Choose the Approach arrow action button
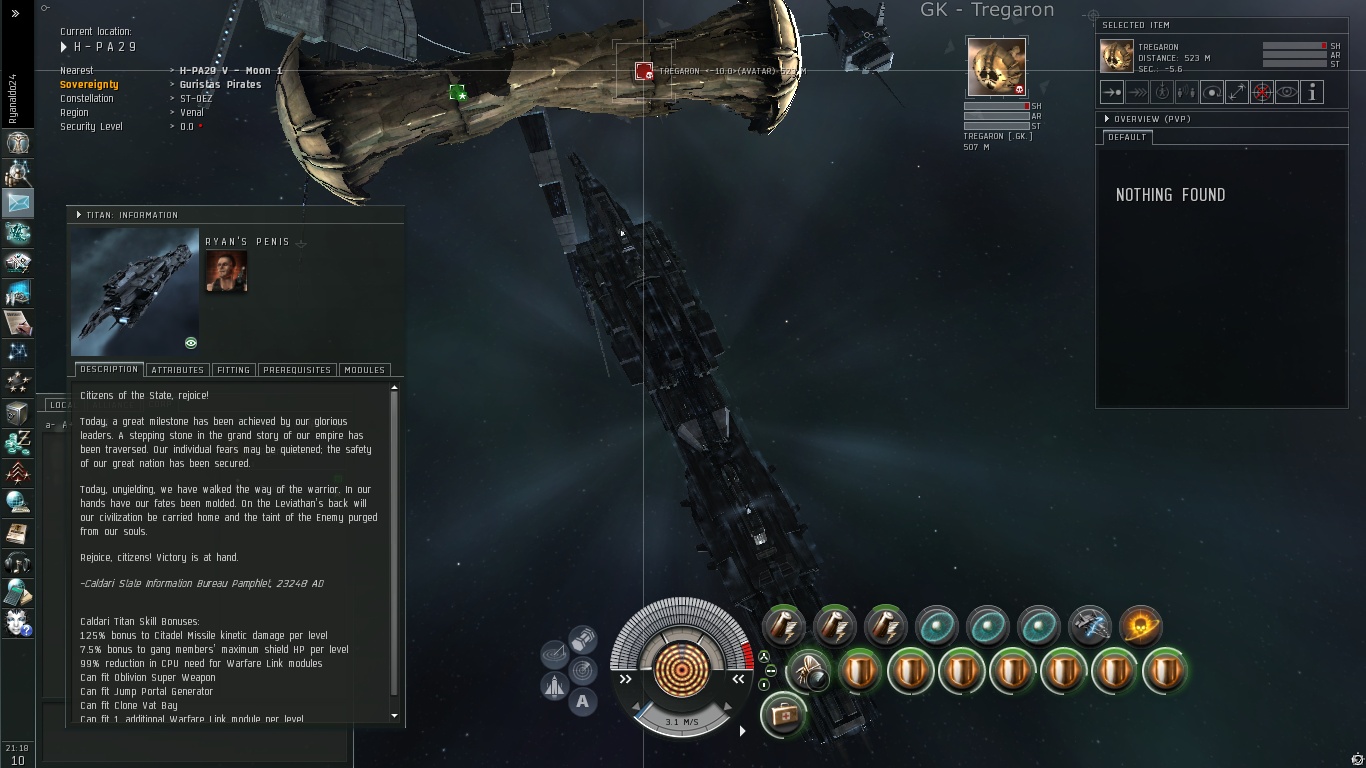The height and width of the screenshot is (768, 1366). click(1112, 92)
